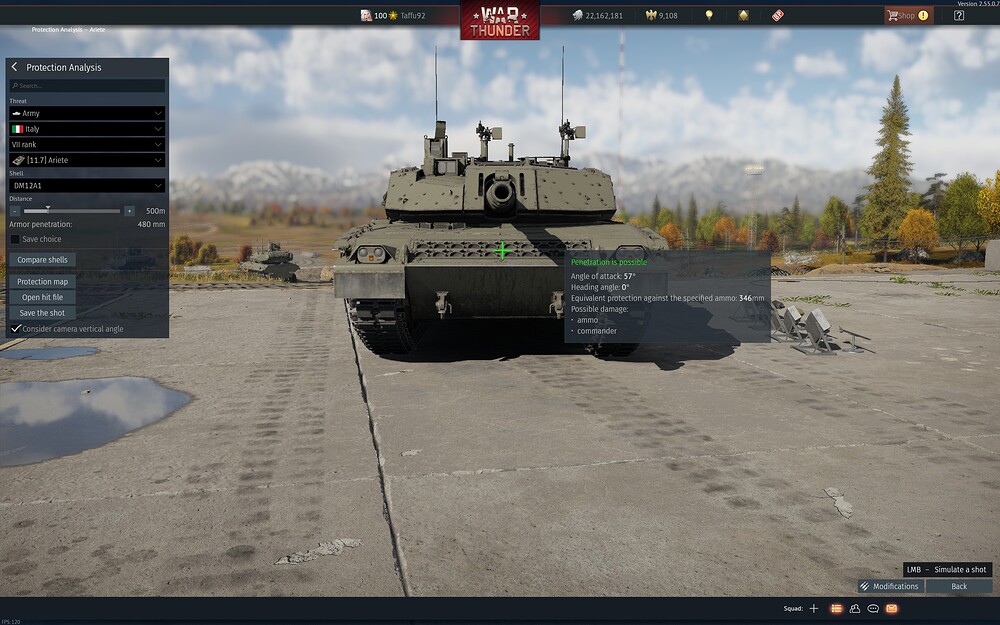
Task: Save the shot
Action: point(43,313)
